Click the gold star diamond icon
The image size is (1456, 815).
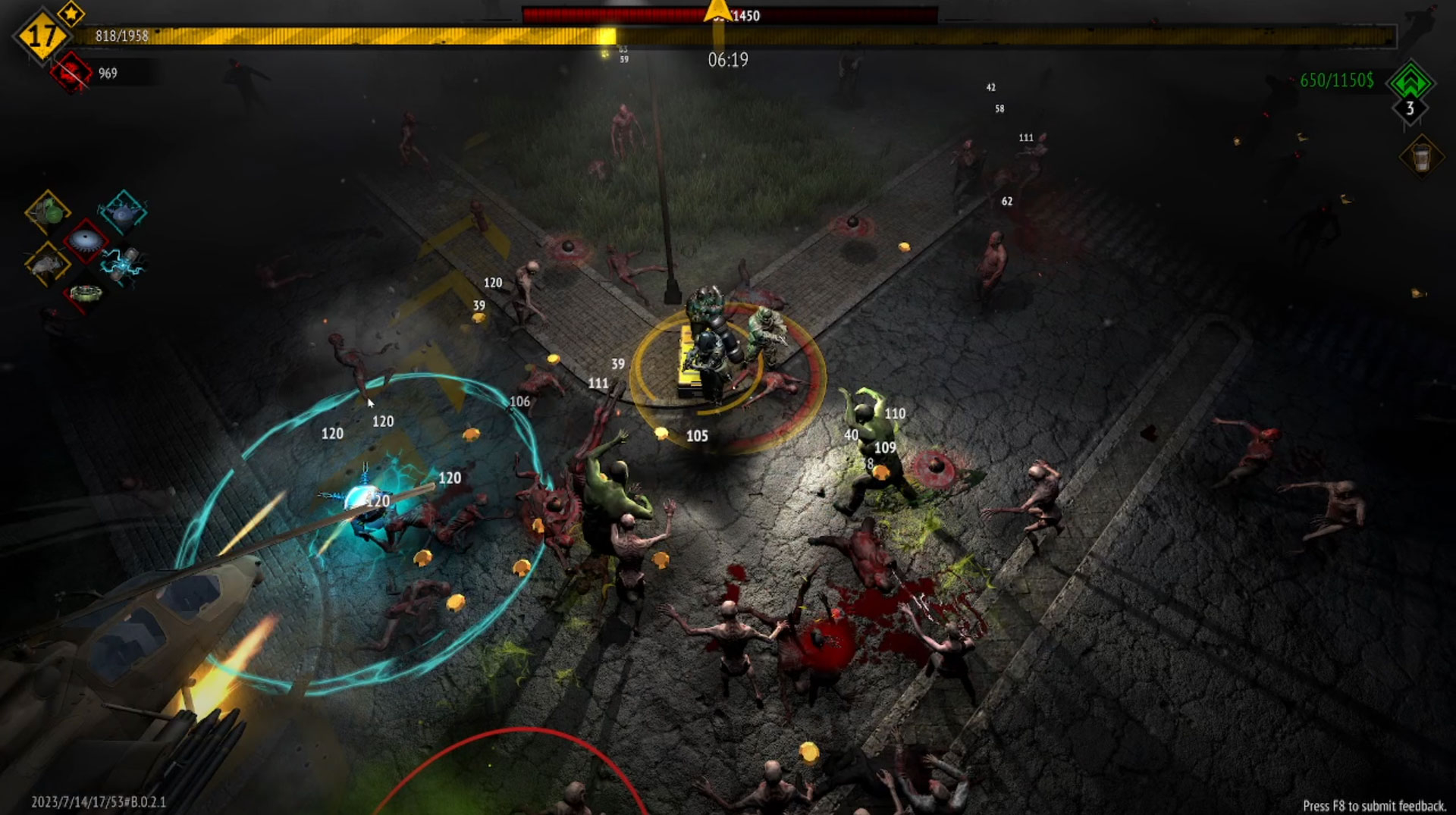pyautogui.click(x=71, y=13)
